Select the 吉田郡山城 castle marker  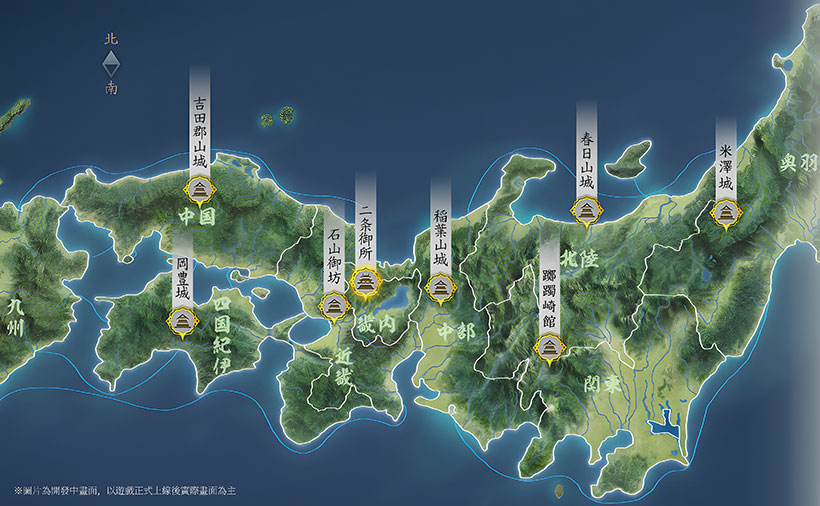198,189
